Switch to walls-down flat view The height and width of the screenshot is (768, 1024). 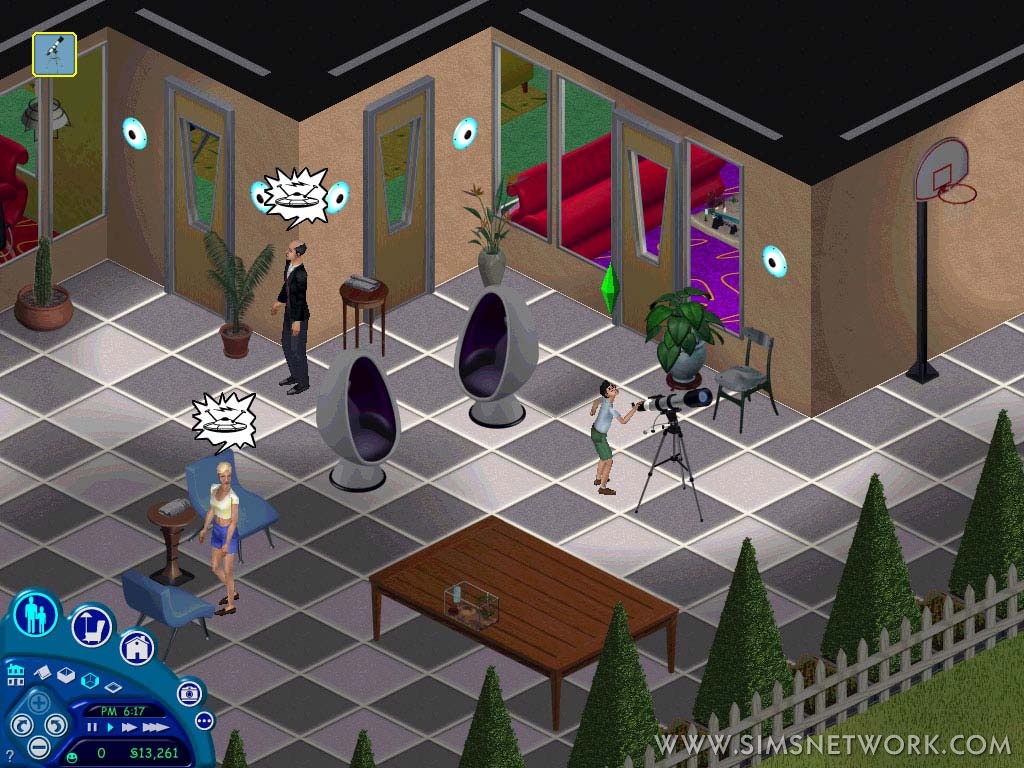point(113,688)
